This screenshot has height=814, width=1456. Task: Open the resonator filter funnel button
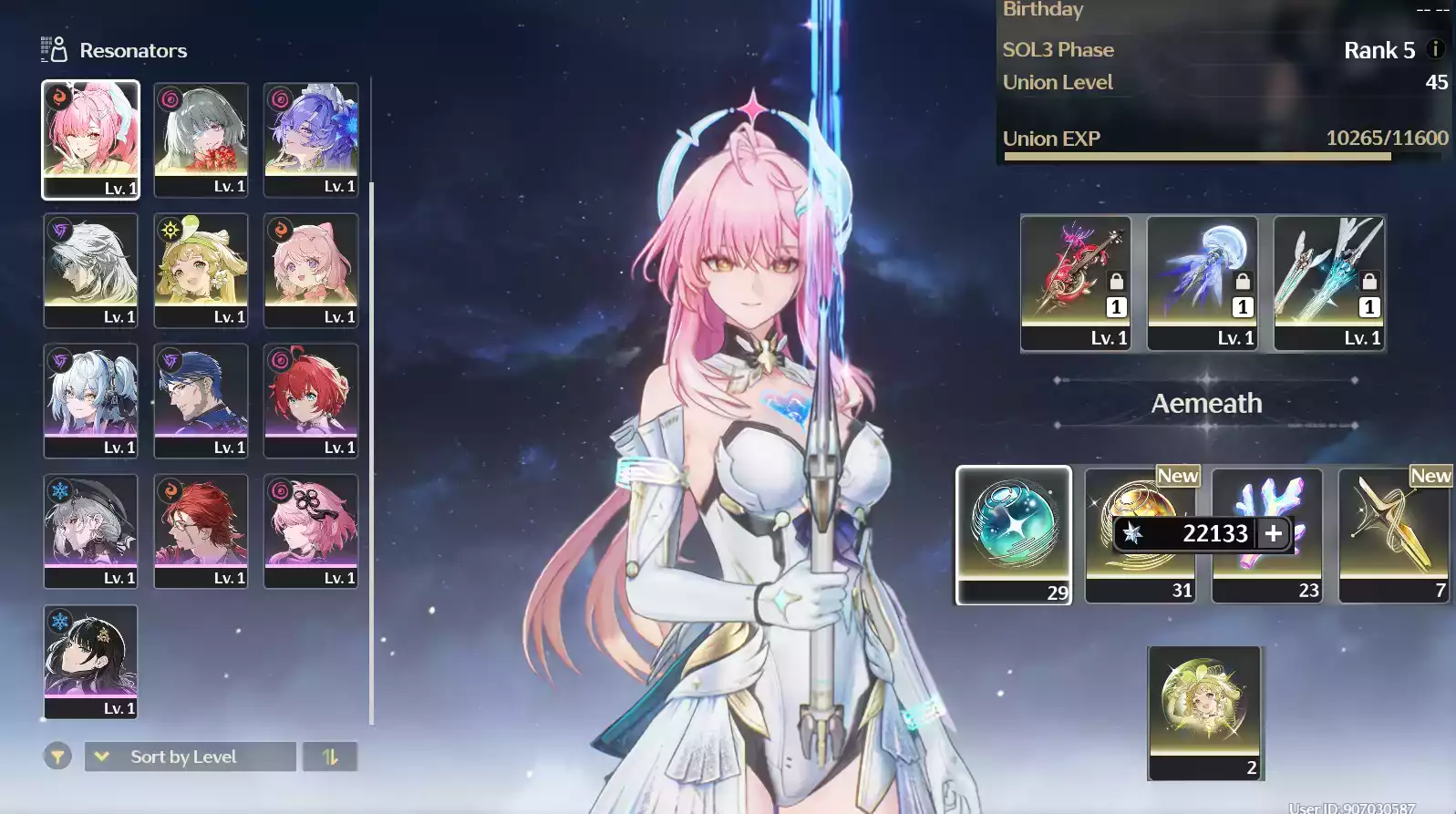(57, 757)
